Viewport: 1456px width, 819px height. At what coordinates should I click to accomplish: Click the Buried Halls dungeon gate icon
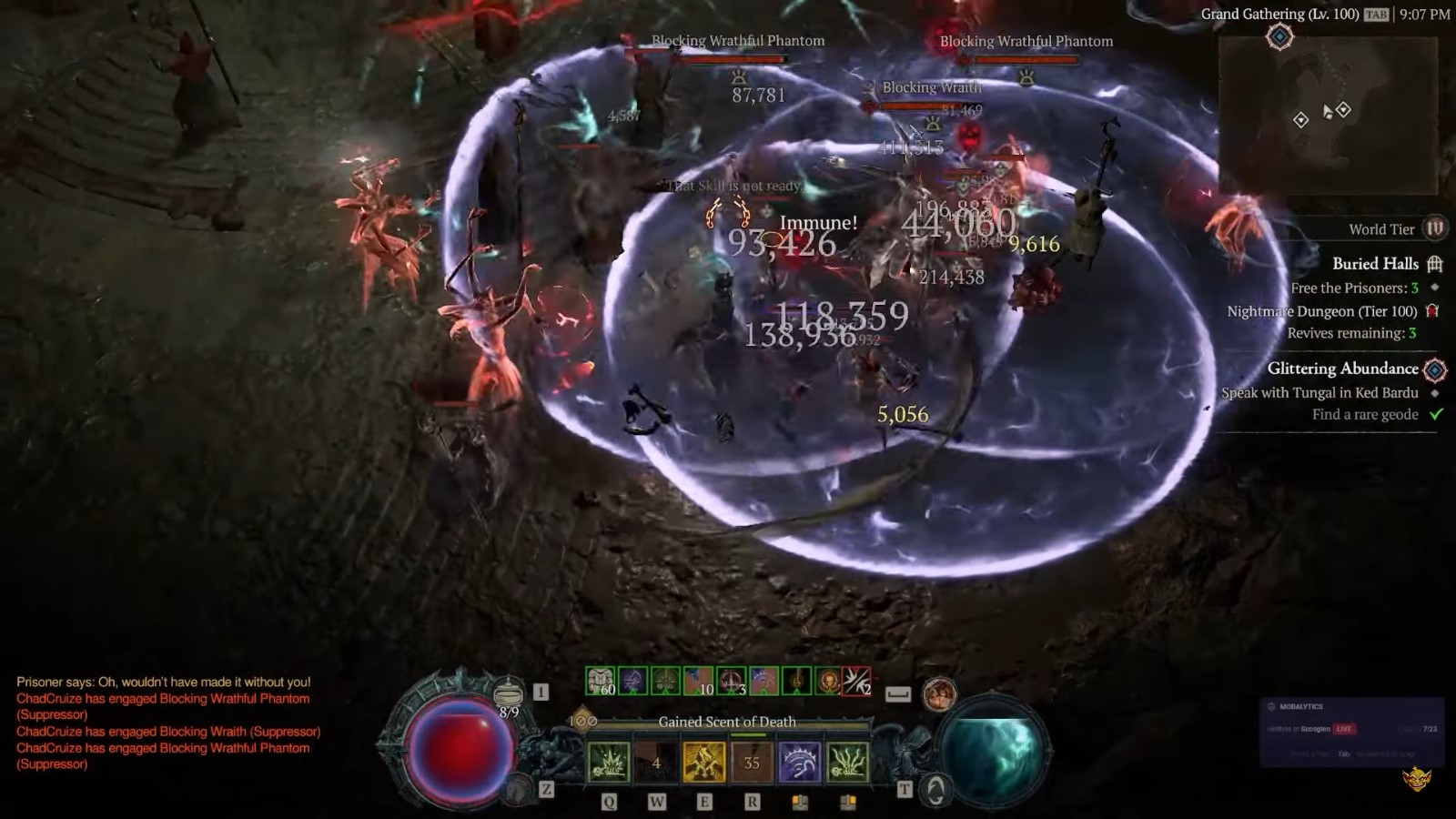[x=1435, y=263]
